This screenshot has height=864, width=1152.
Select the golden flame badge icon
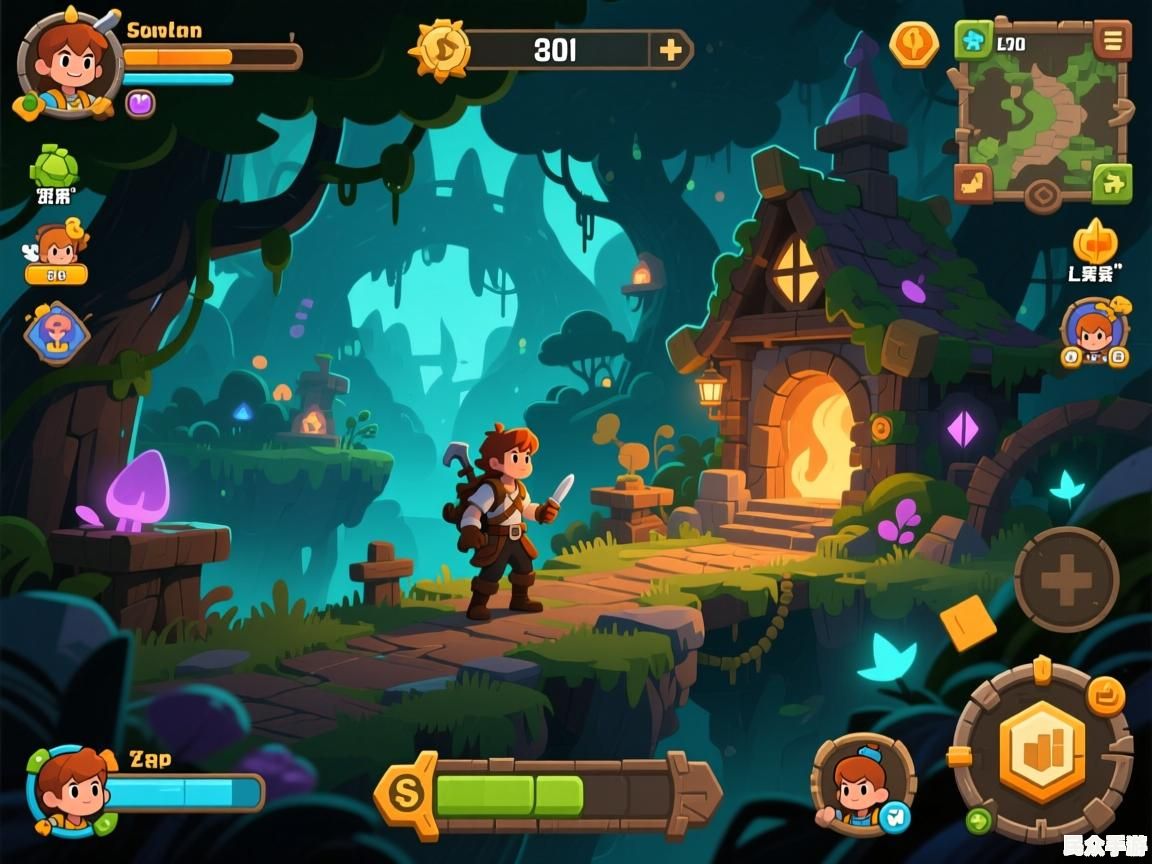[x=1095, y=243]
